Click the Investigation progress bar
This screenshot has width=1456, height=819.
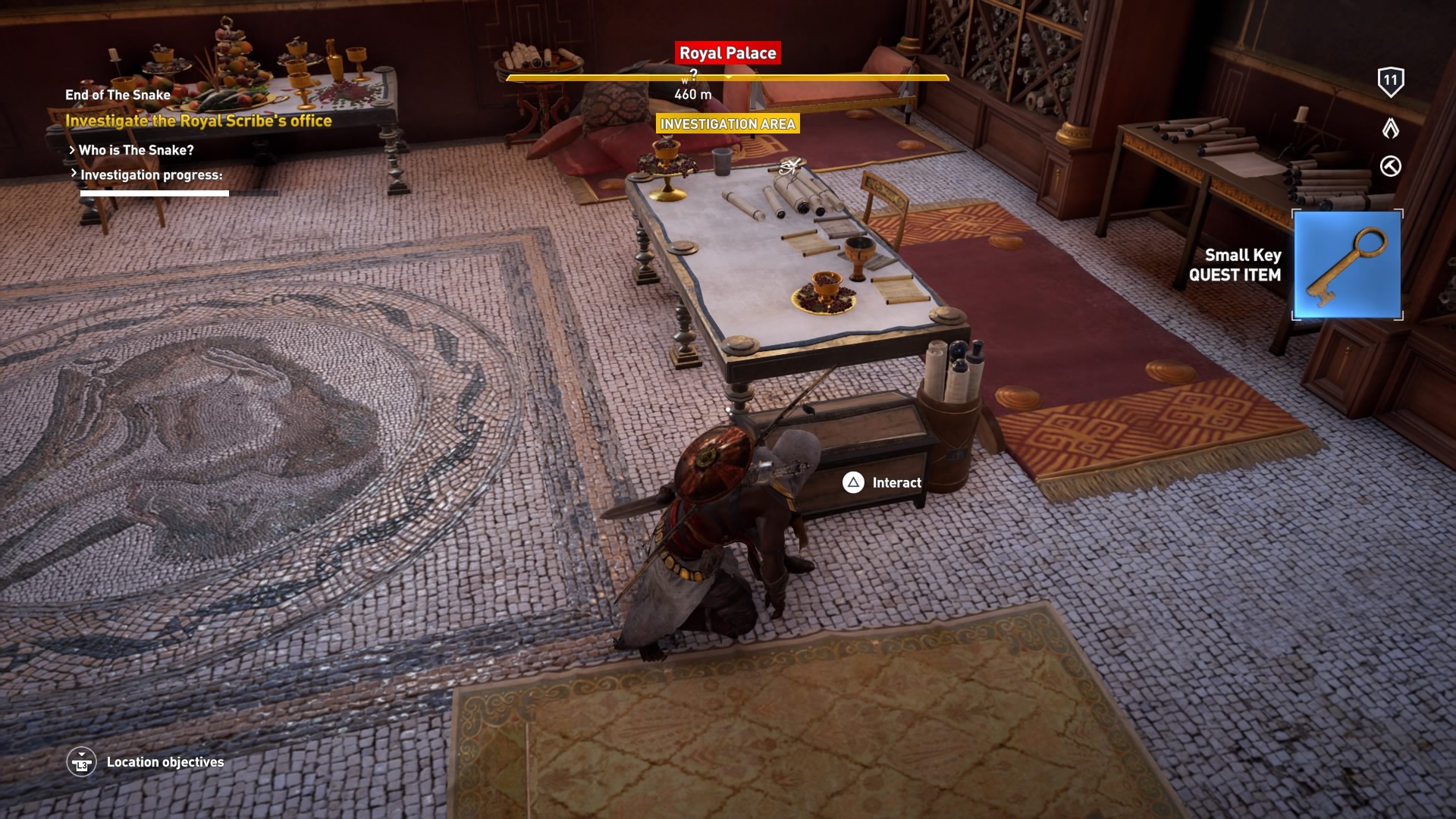[154, 193]
